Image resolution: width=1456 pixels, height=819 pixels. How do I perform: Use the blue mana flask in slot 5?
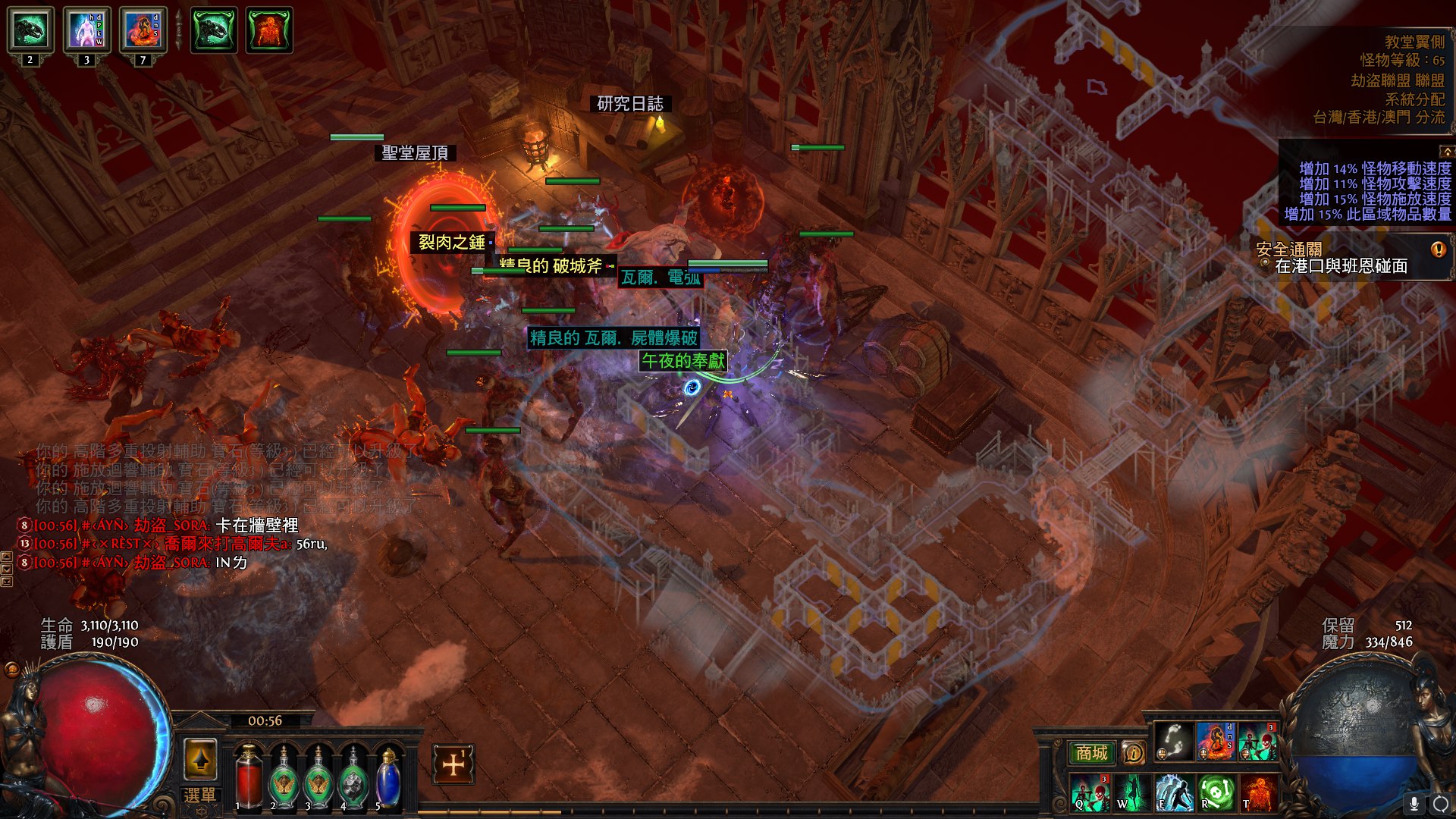pyautogui.click(x=388, y=774)
